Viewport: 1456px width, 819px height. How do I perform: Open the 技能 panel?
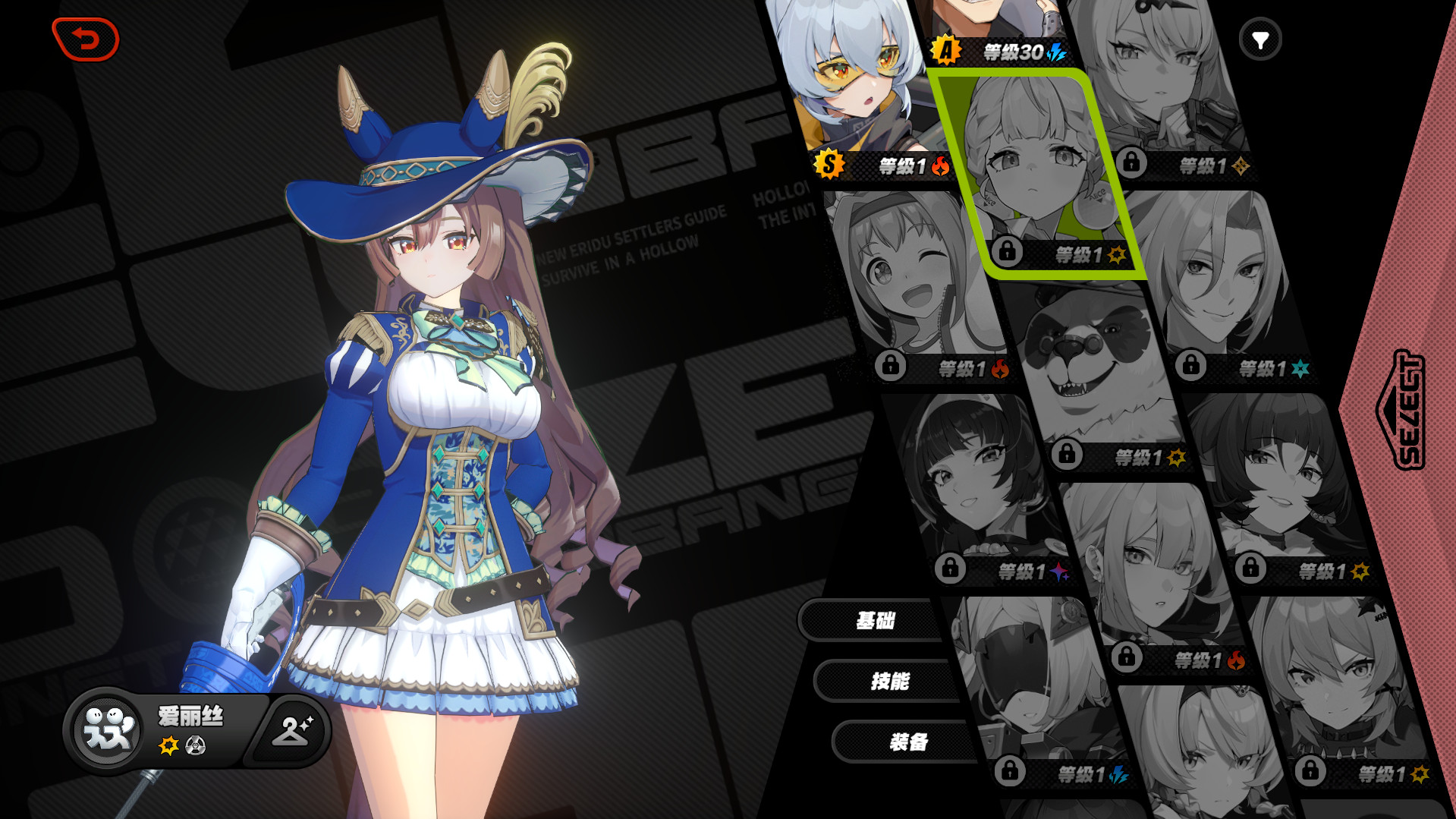889,681
